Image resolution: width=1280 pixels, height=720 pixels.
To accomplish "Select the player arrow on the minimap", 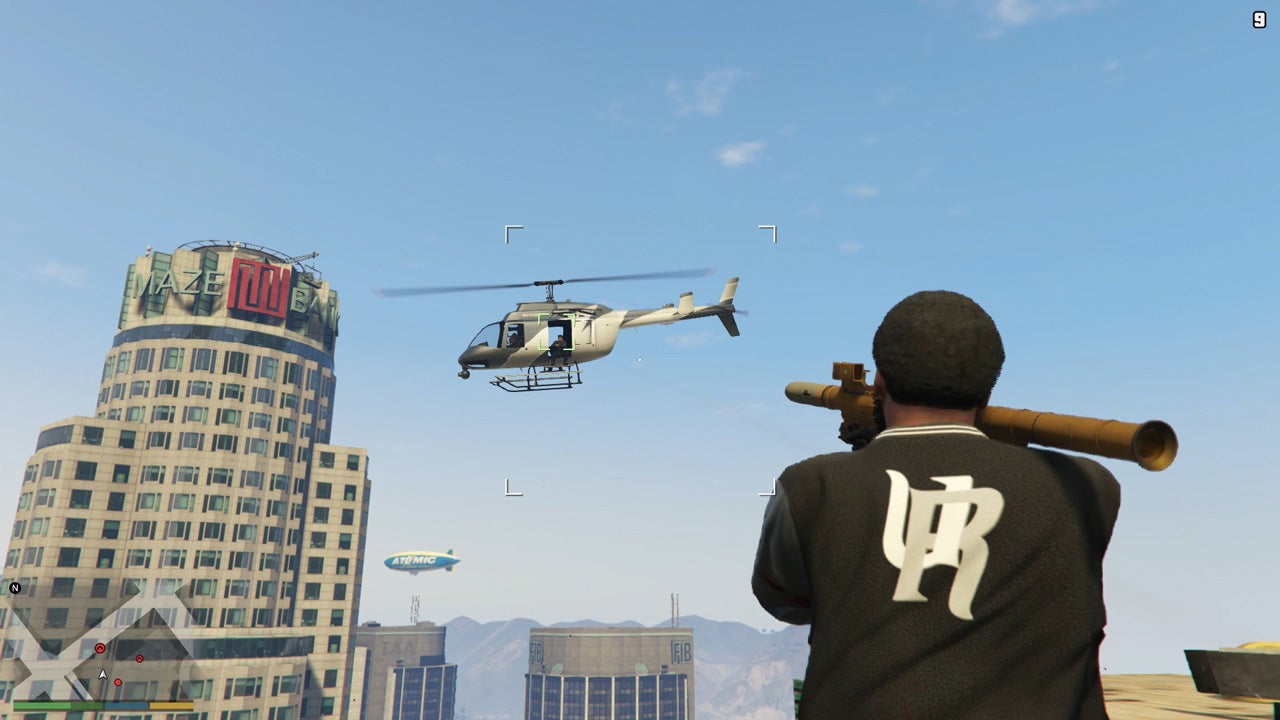I will tap(102, 674).
